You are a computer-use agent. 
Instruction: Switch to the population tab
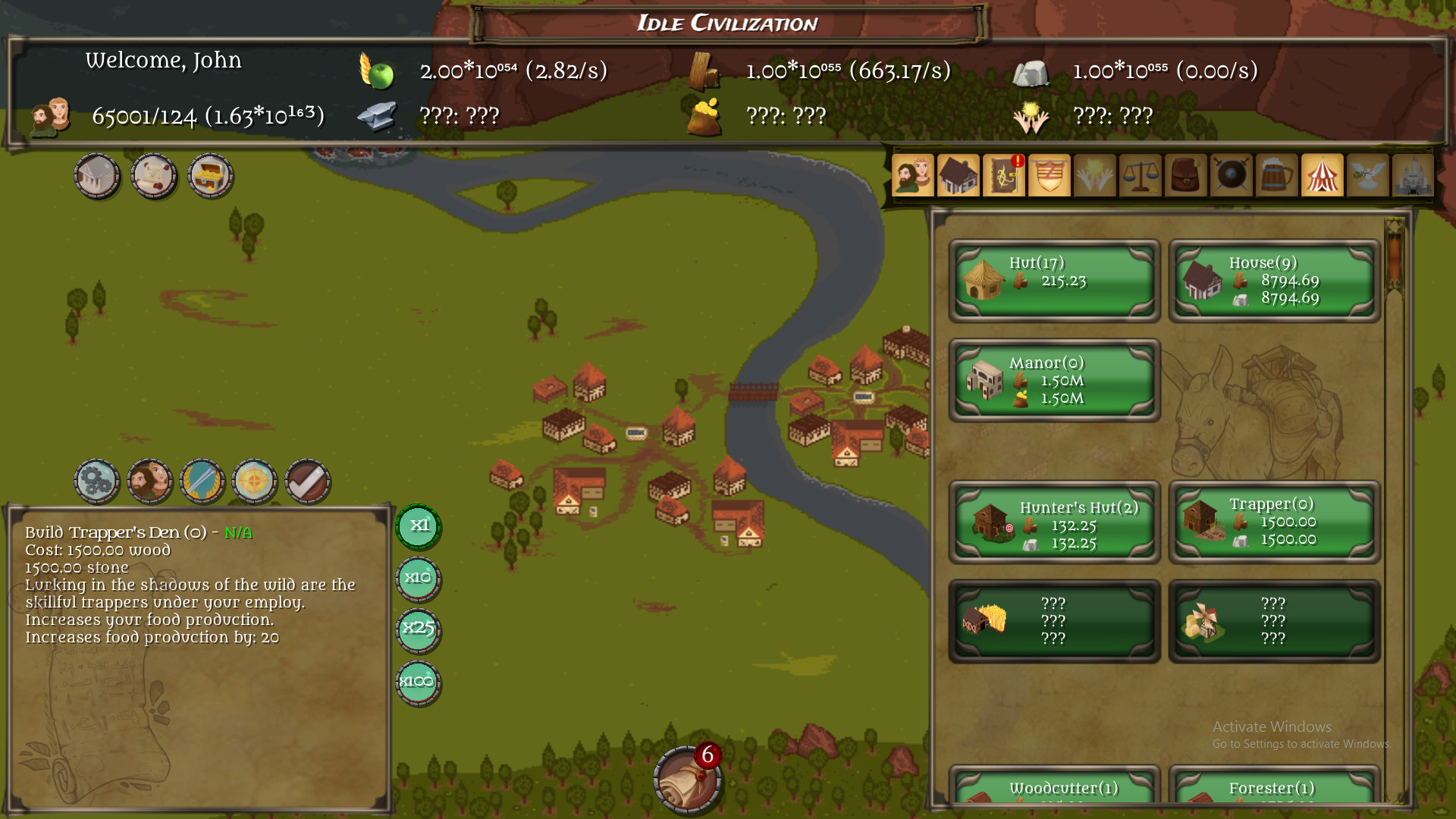[913, 175]
